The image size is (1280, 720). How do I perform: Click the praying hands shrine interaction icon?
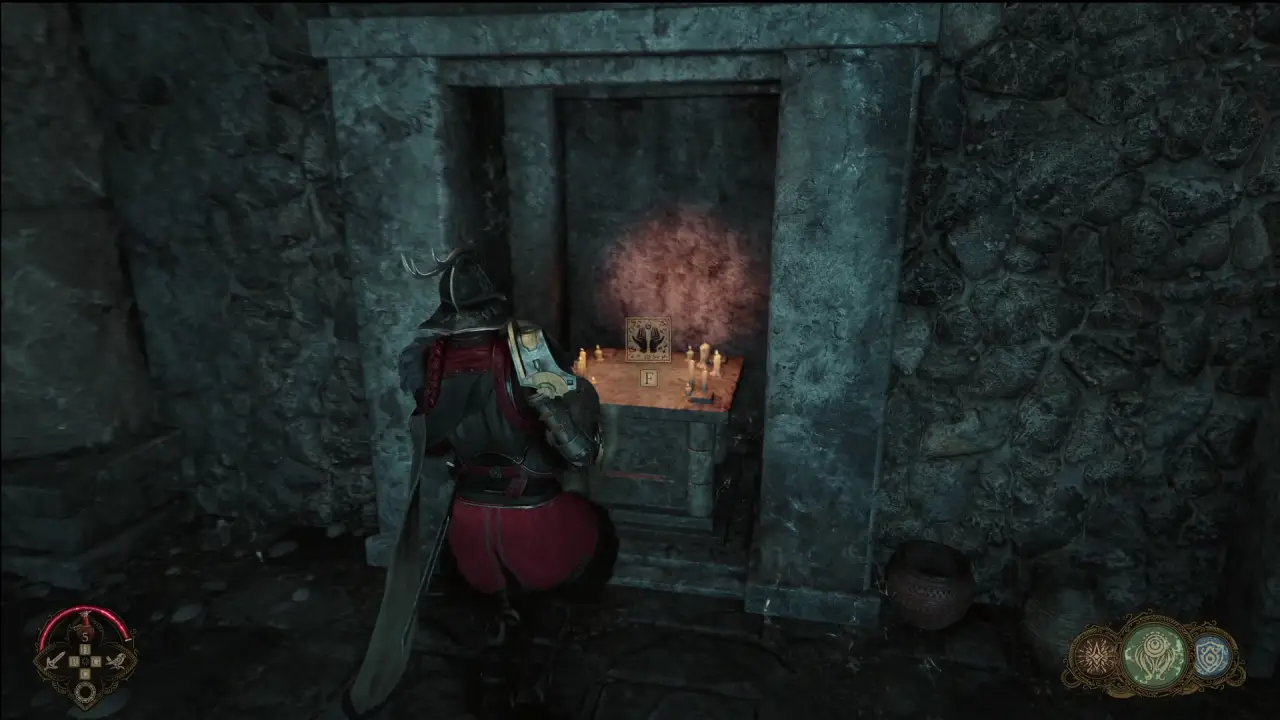click(x=648, y=340)
